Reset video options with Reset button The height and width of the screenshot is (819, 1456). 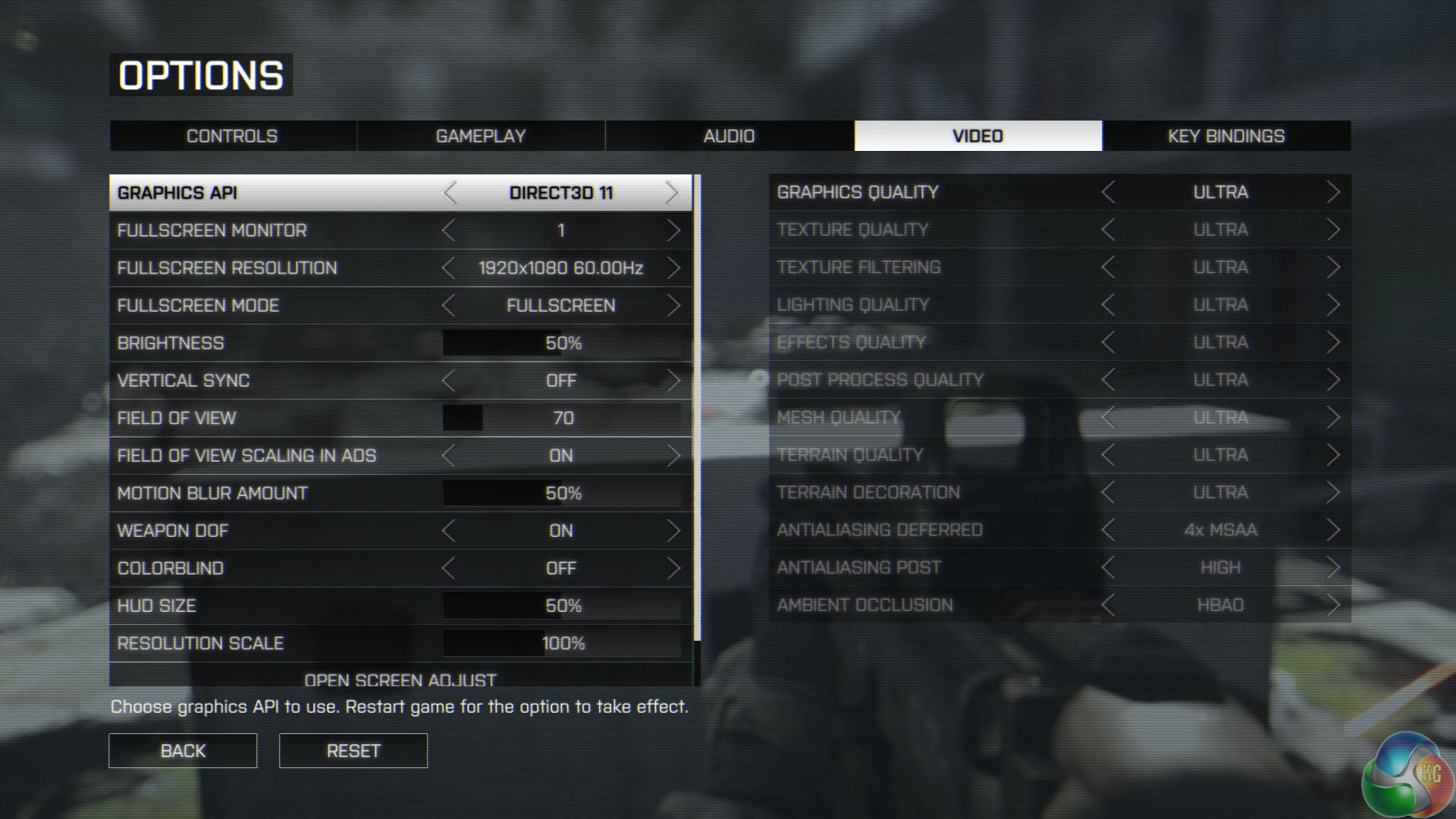353,751
